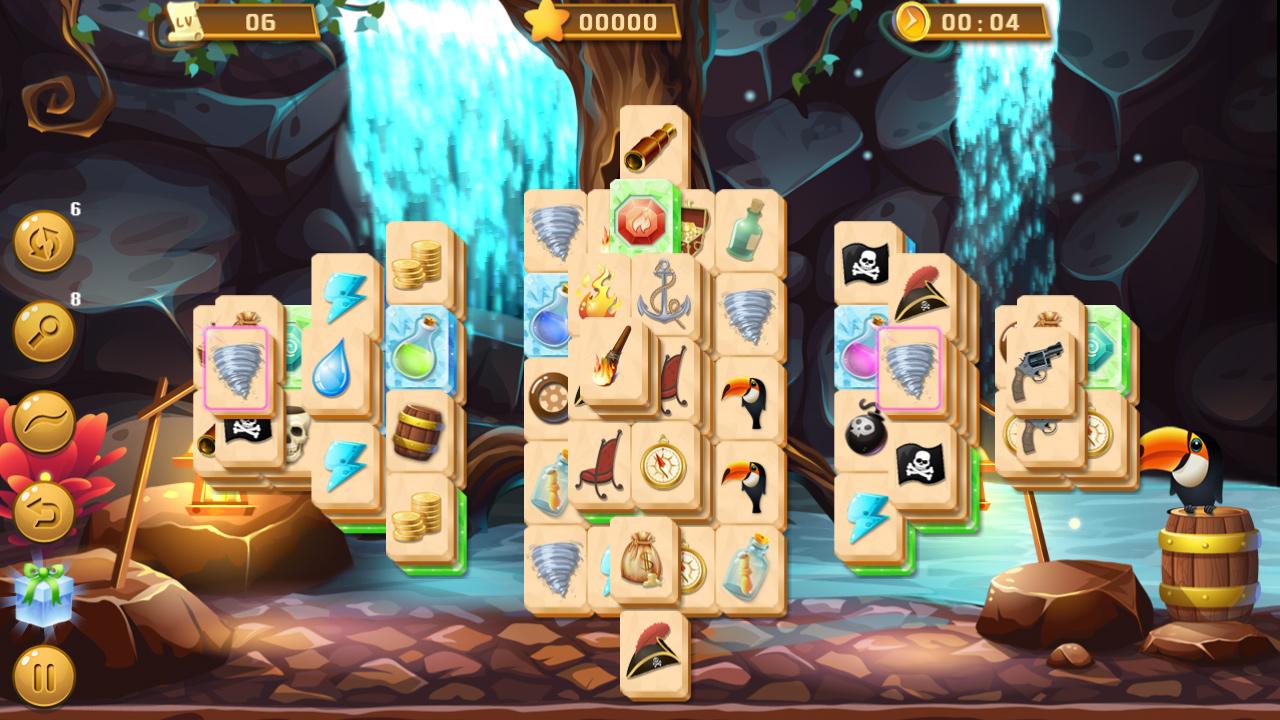Screen dimensions: 1280x720
Task: Select the money bag tile near the bottom
Action: pos(641,563)
